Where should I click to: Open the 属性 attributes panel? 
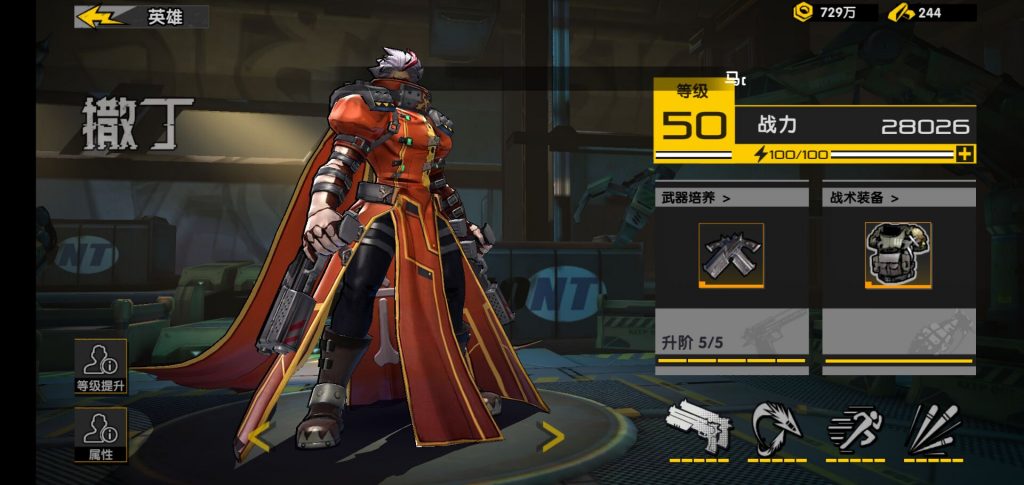101,435
